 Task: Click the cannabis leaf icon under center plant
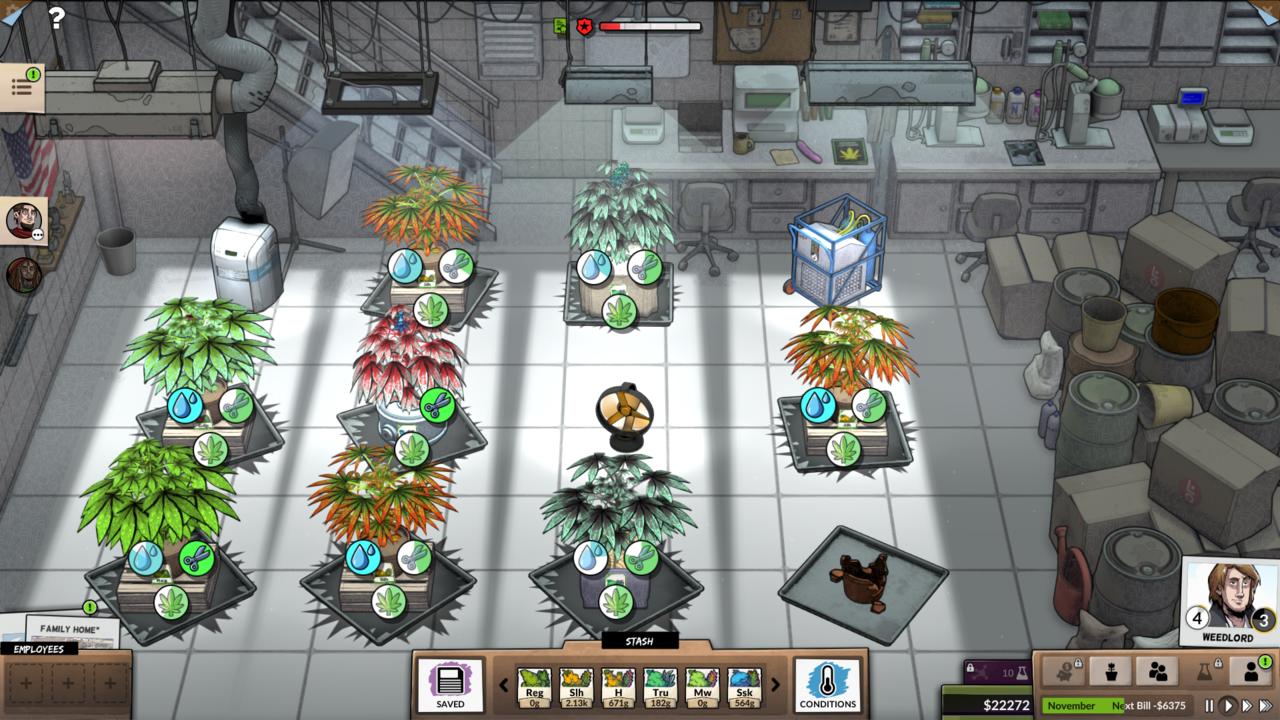click(x=617, y=600)
